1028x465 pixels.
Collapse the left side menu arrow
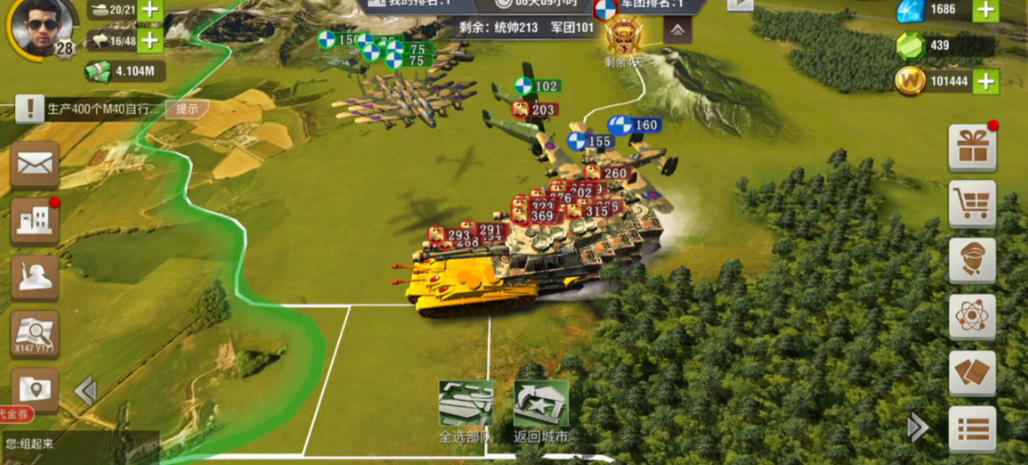coord(86,390)
